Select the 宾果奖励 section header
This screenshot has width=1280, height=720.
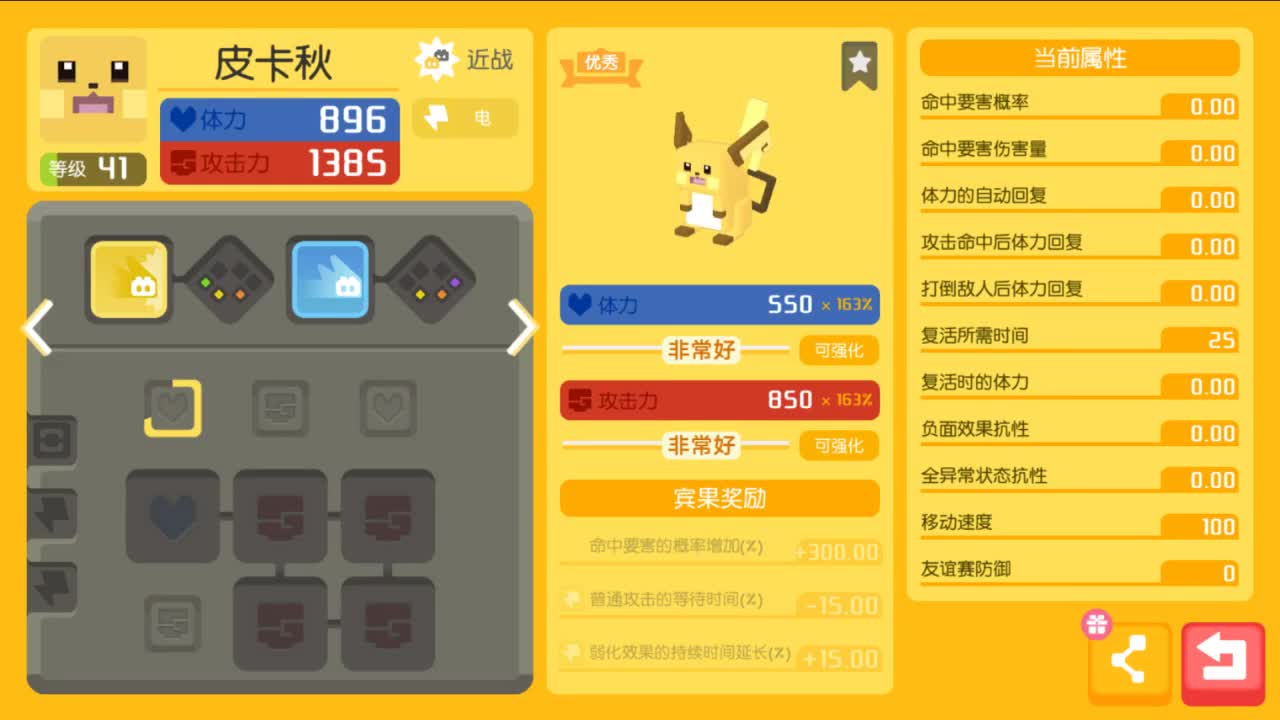pyautogui.click(x=718, y=499)
